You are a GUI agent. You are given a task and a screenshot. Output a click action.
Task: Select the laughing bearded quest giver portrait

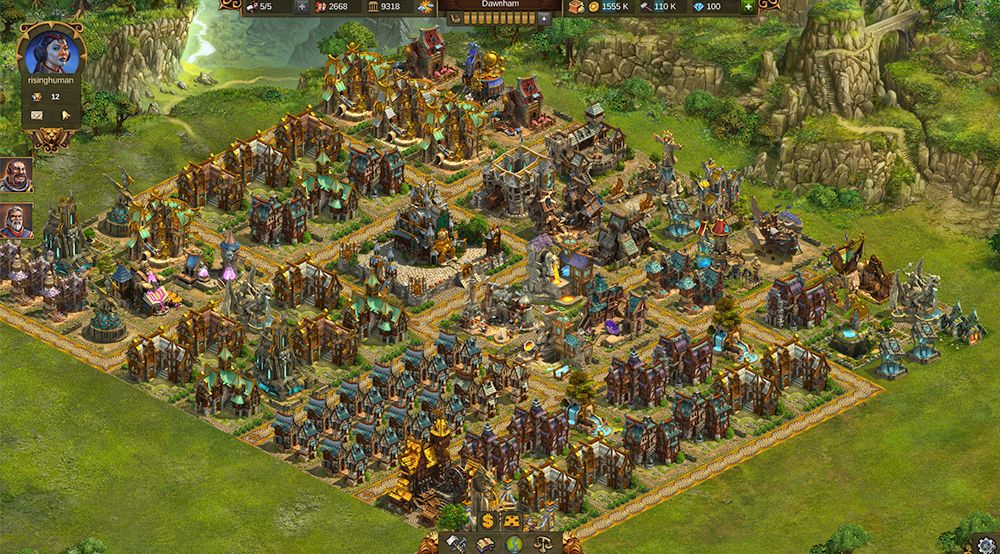(x=16, y=174)
